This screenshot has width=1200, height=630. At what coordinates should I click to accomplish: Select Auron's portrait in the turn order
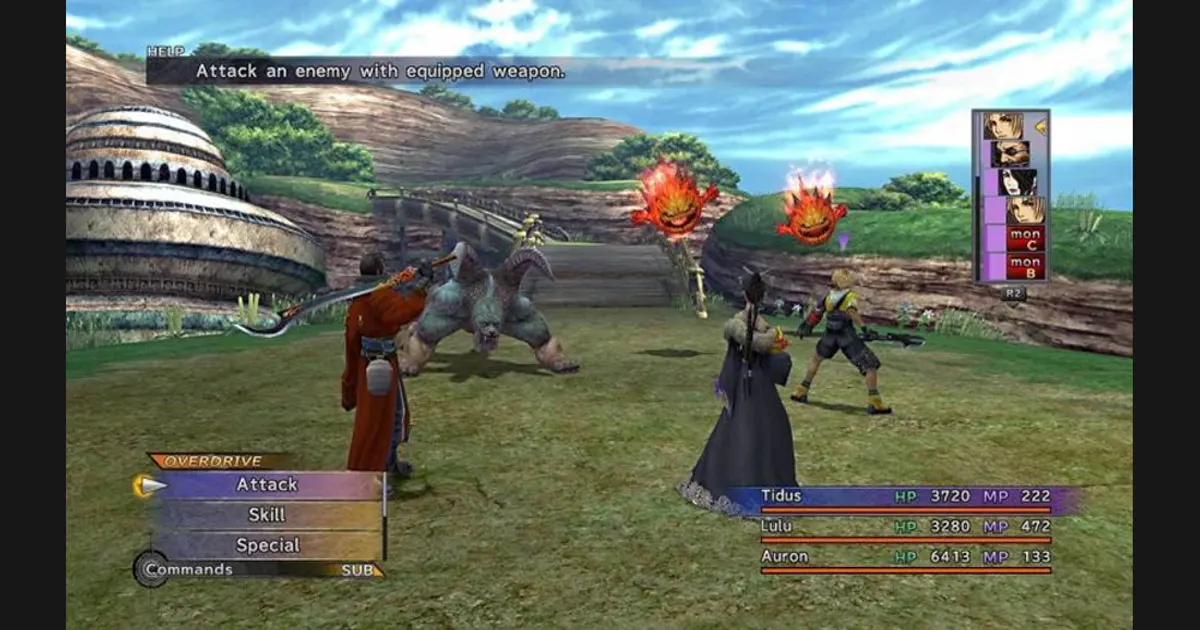click(1009, 154)
